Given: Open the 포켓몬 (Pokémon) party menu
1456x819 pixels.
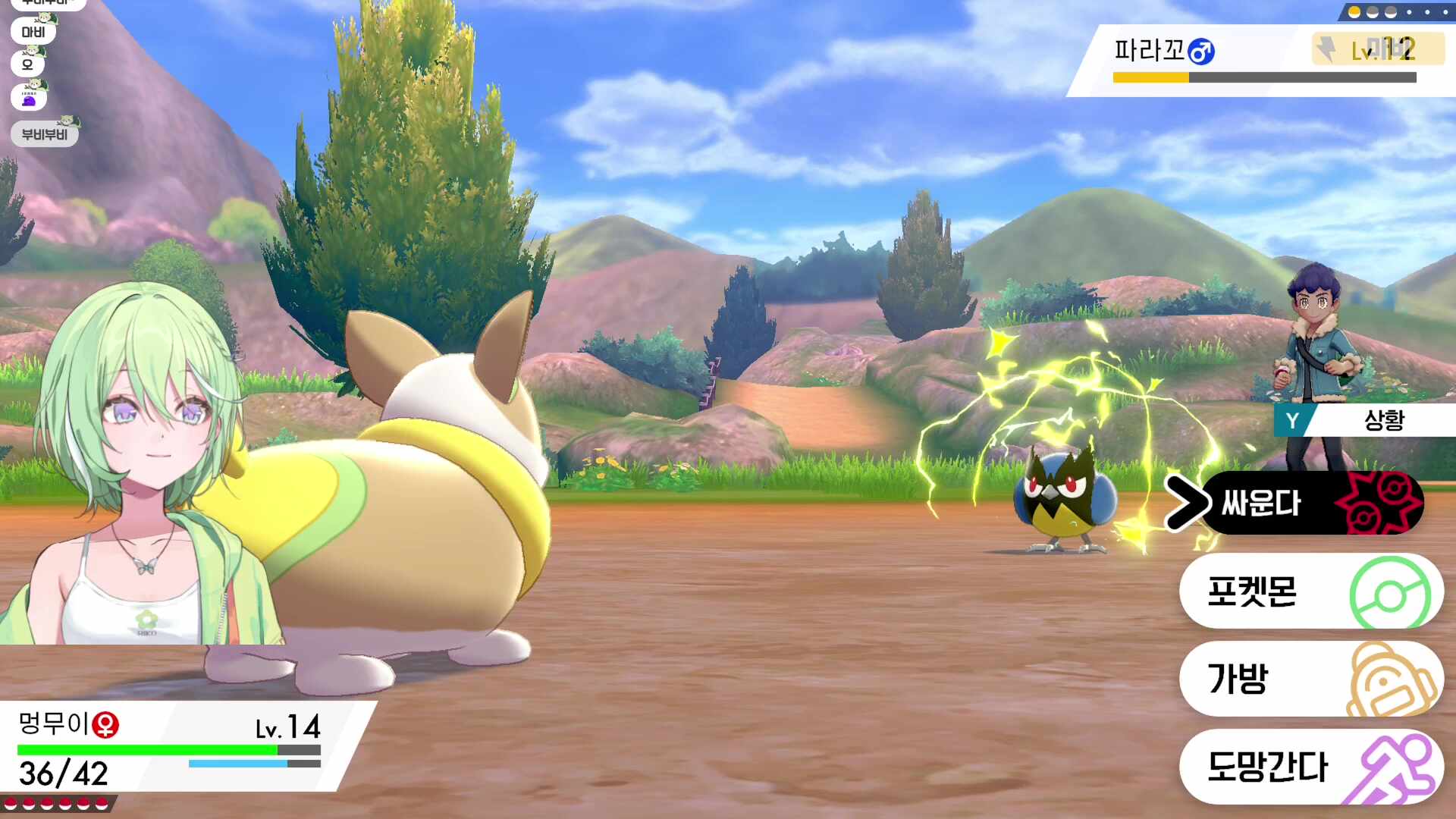Looking at the screenshot, I should [x=1310, y=592].
